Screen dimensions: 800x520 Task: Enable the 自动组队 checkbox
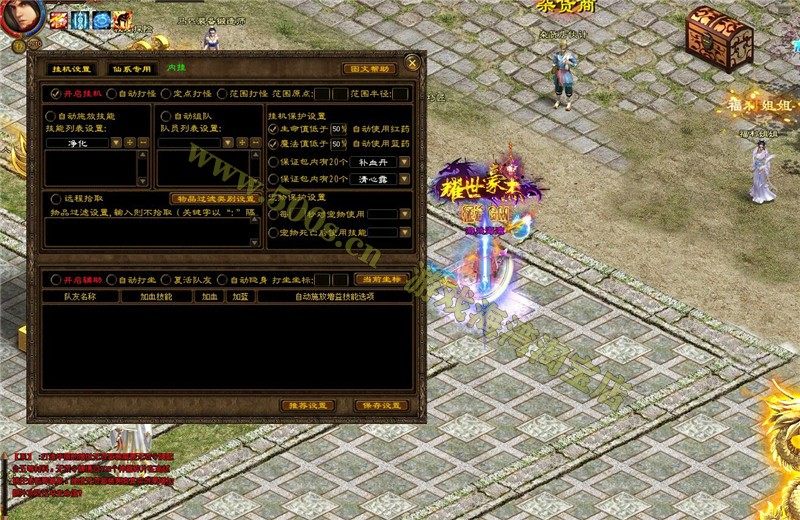165,116
